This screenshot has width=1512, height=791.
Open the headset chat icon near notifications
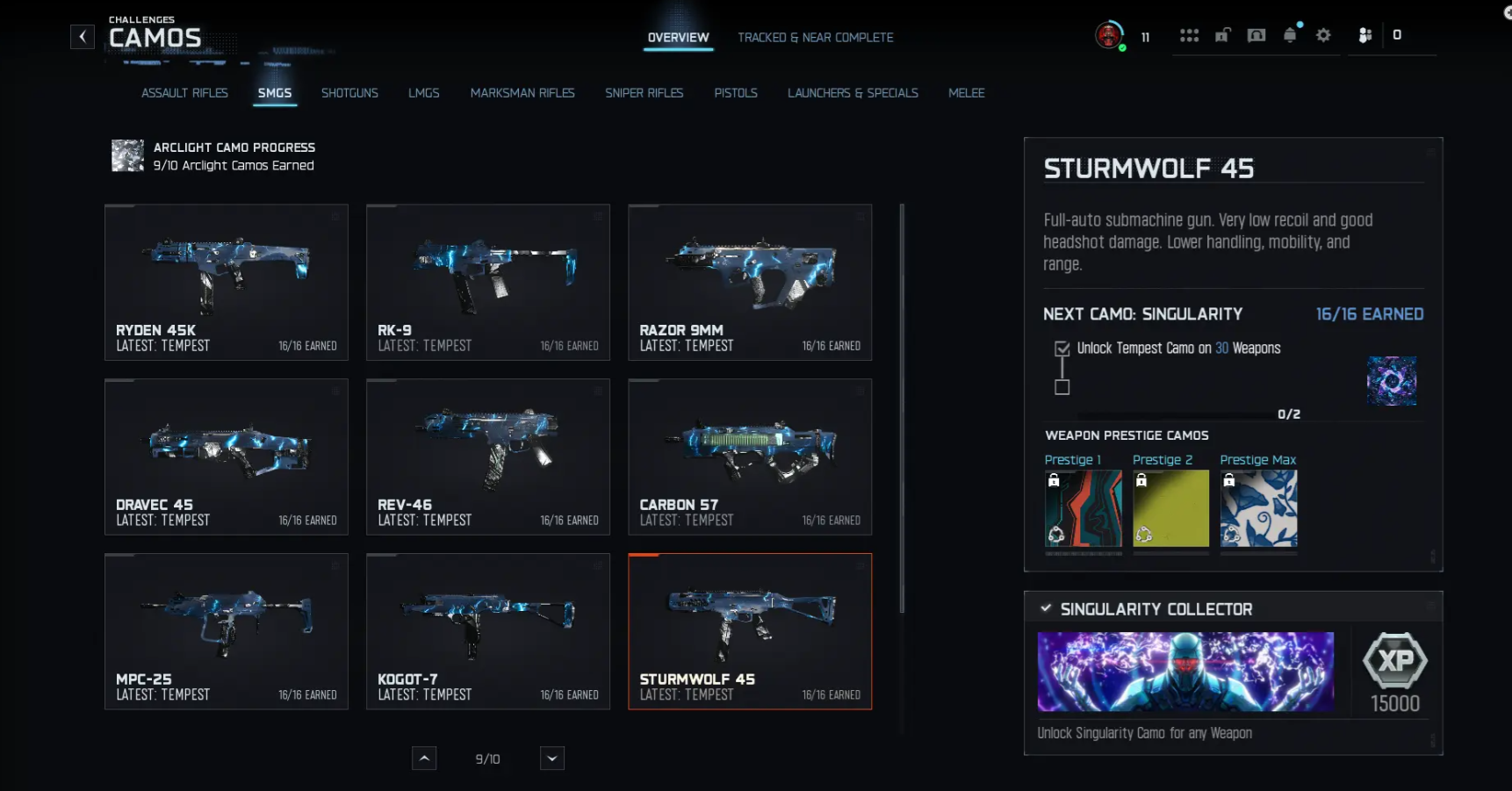tap(1256, 35)
